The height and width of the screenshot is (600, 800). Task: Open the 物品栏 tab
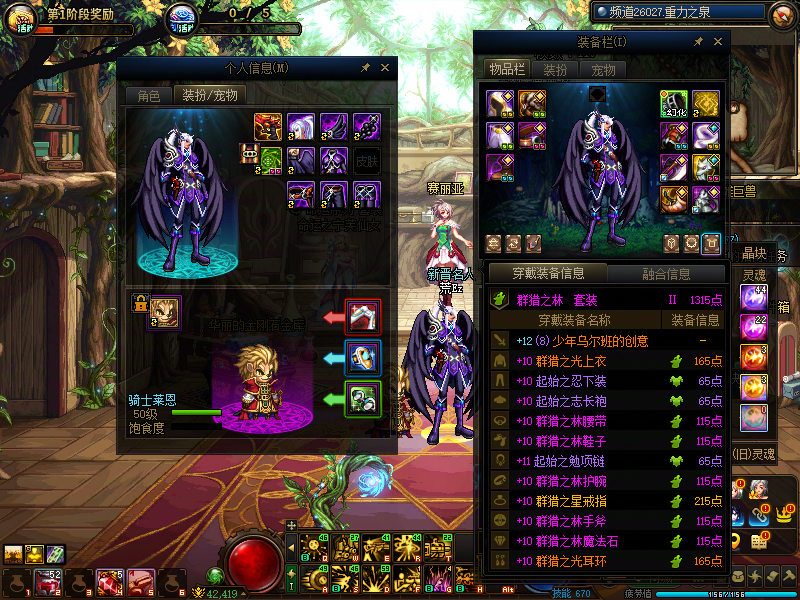(x=507, y=70)
